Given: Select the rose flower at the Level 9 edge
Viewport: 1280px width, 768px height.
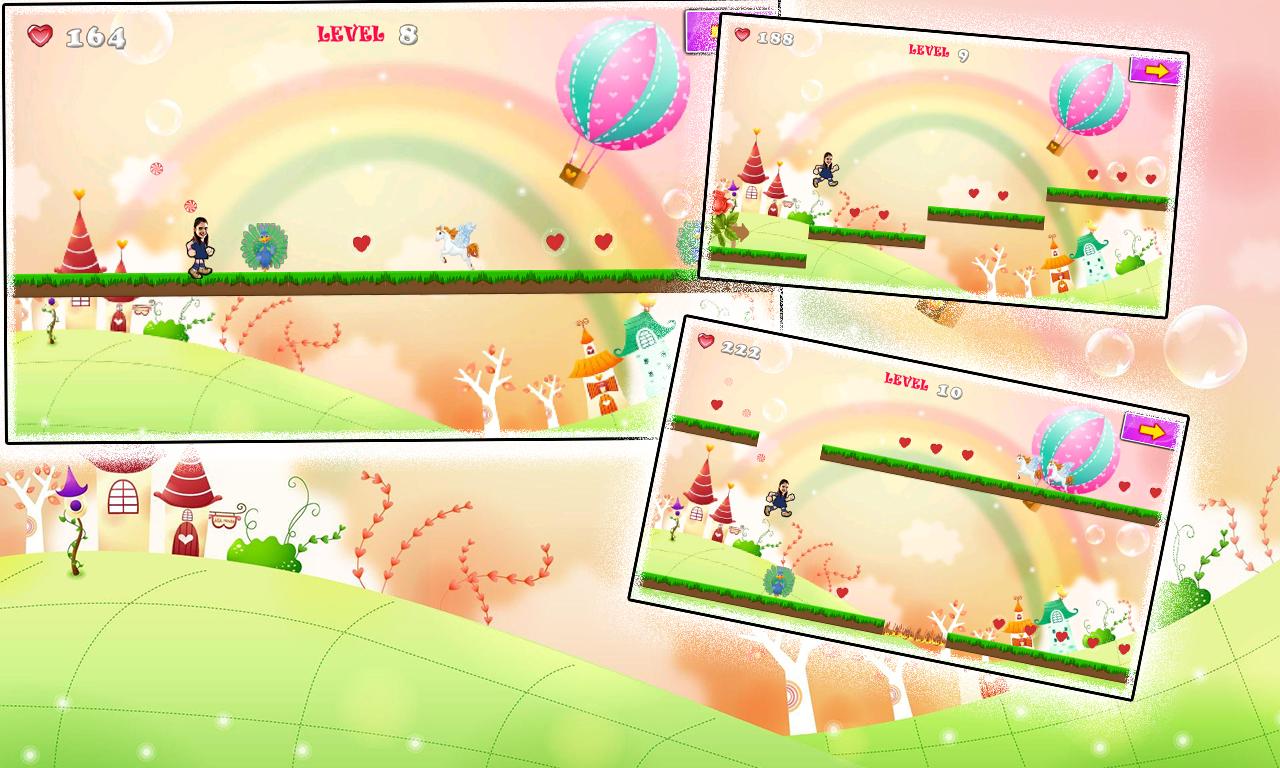Looking at the screenshot, I should tap(723, 201).
